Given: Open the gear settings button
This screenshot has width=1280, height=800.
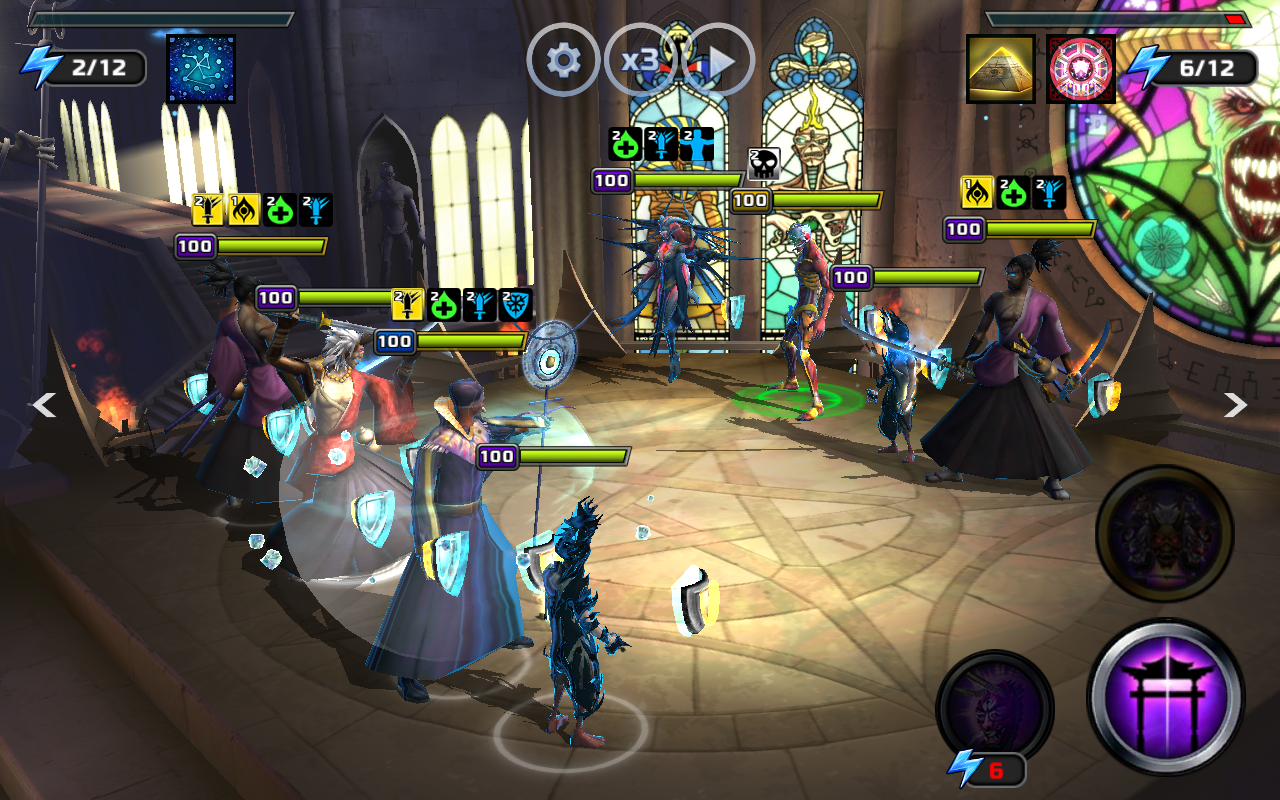Looking at the screenshot, I should [563, 61].
